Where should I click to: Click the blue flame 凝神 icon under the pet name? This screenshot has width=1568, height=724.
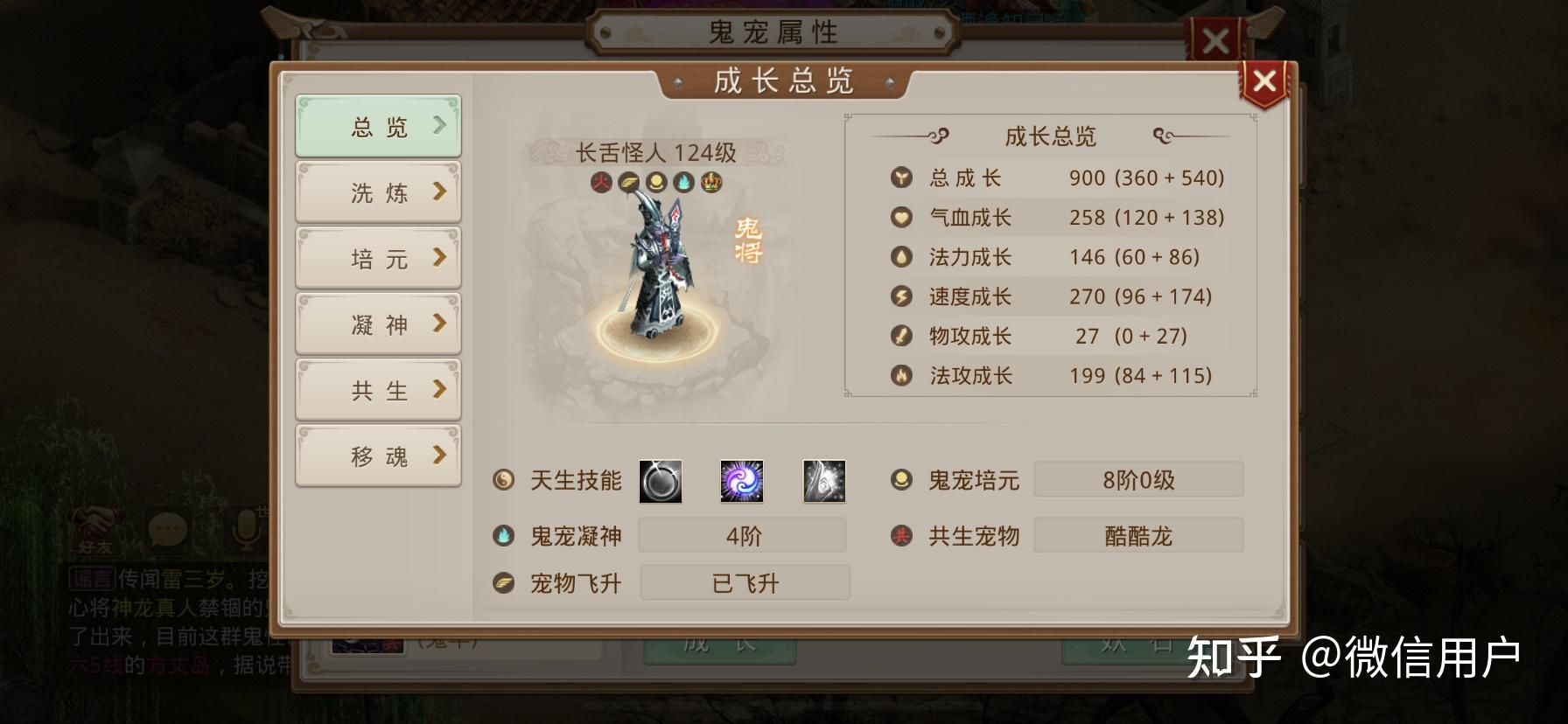tap(683, 181)
